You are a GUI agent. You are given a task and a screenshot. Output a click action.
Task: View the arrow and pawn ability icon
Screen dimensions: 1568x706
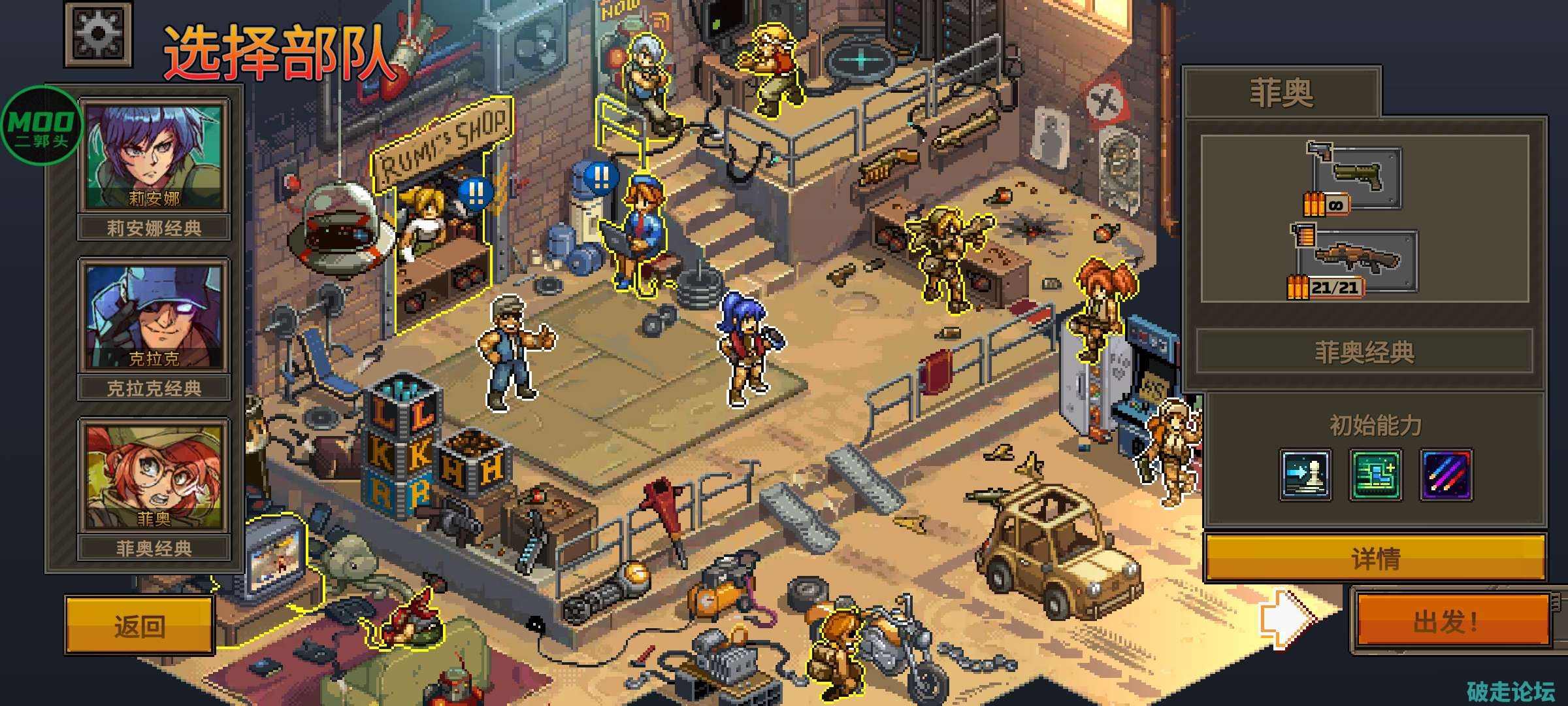coord(1305,475)
